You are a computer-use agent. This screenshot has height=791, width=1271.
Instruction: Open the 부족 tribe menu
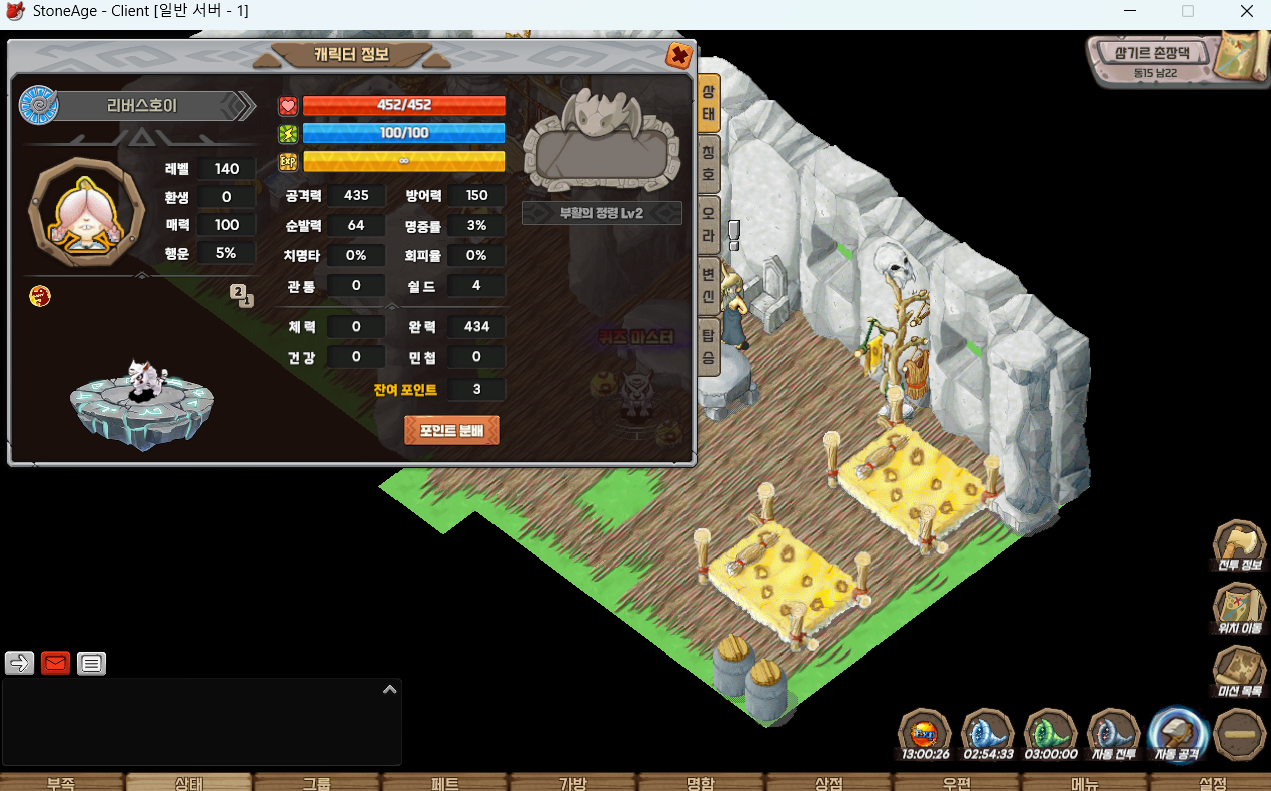point(61,783)
